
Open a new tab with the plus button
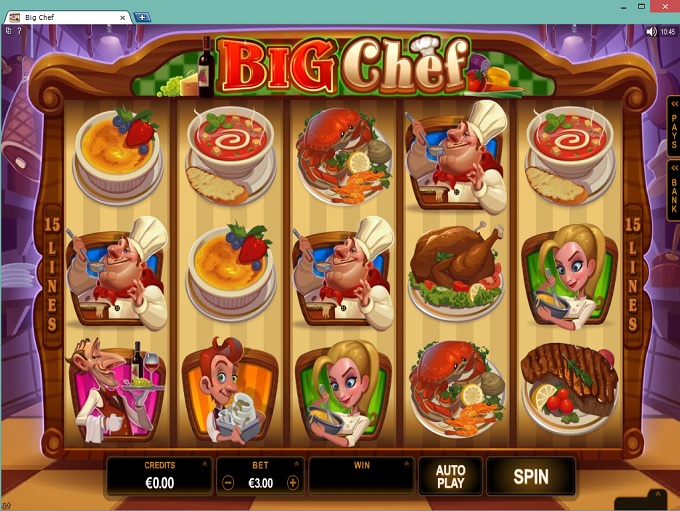pos(142,17)
